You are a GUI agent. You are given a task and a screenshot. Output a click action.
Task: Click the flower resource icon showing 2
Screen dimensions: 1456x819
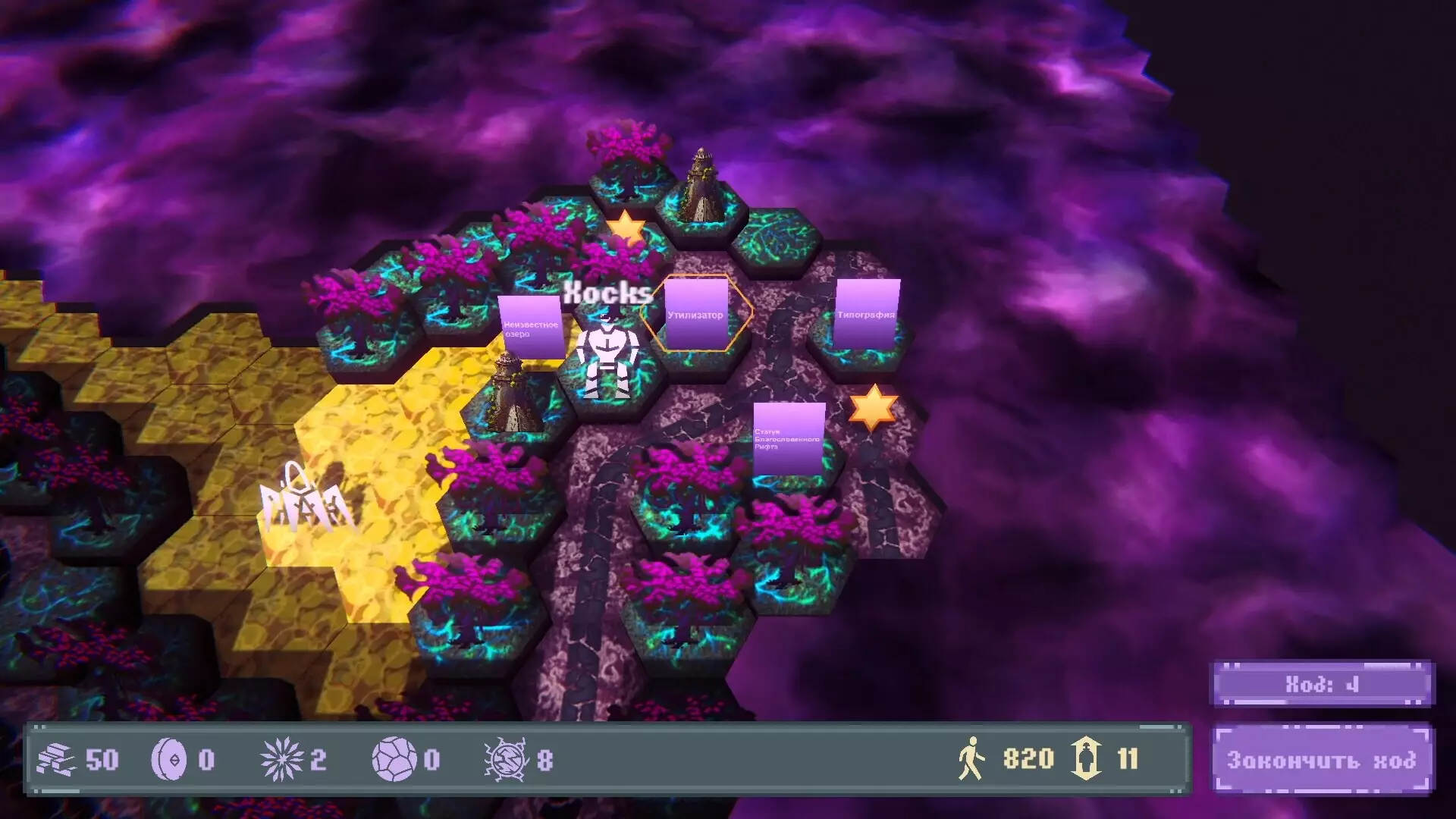(282, 759)
